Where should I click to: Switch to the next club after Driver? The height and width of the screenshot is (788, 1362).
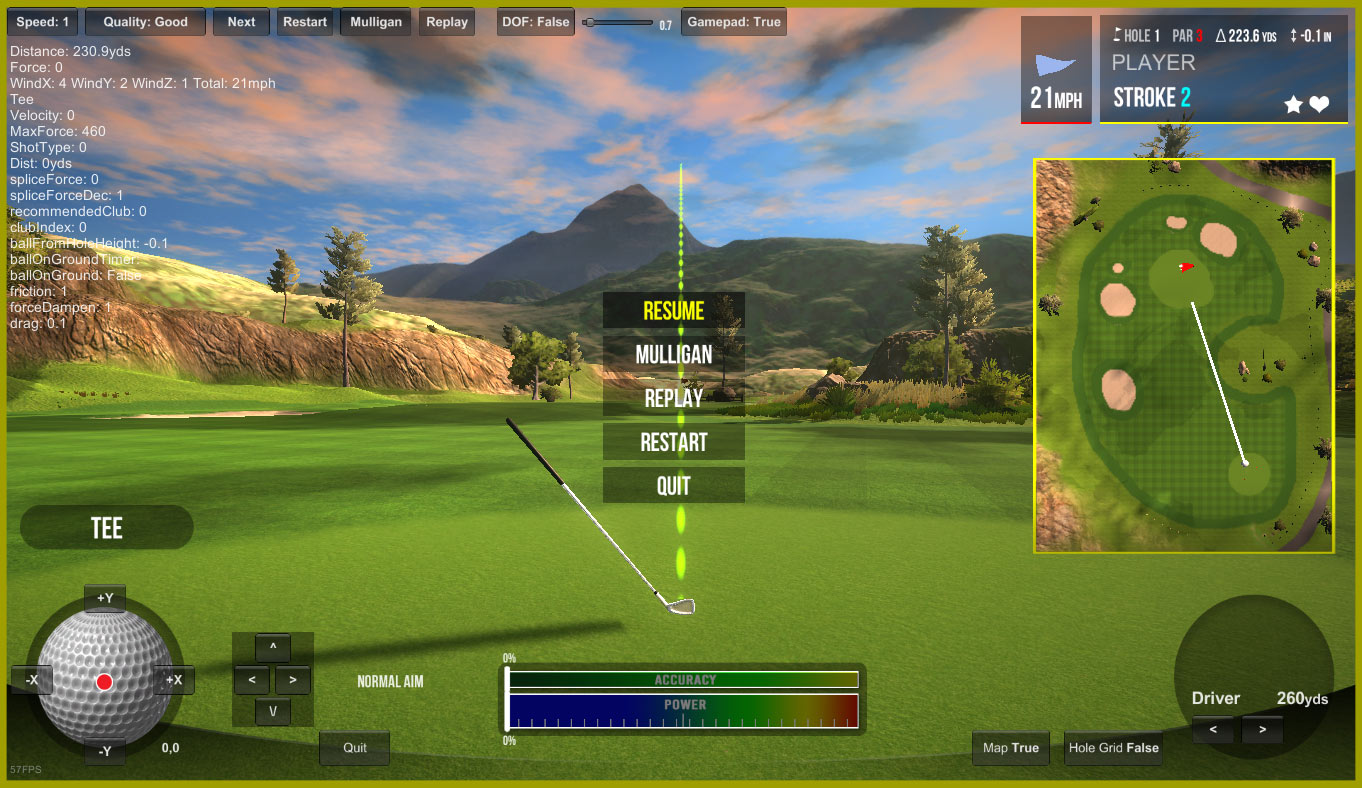(x=1262, y=730)
